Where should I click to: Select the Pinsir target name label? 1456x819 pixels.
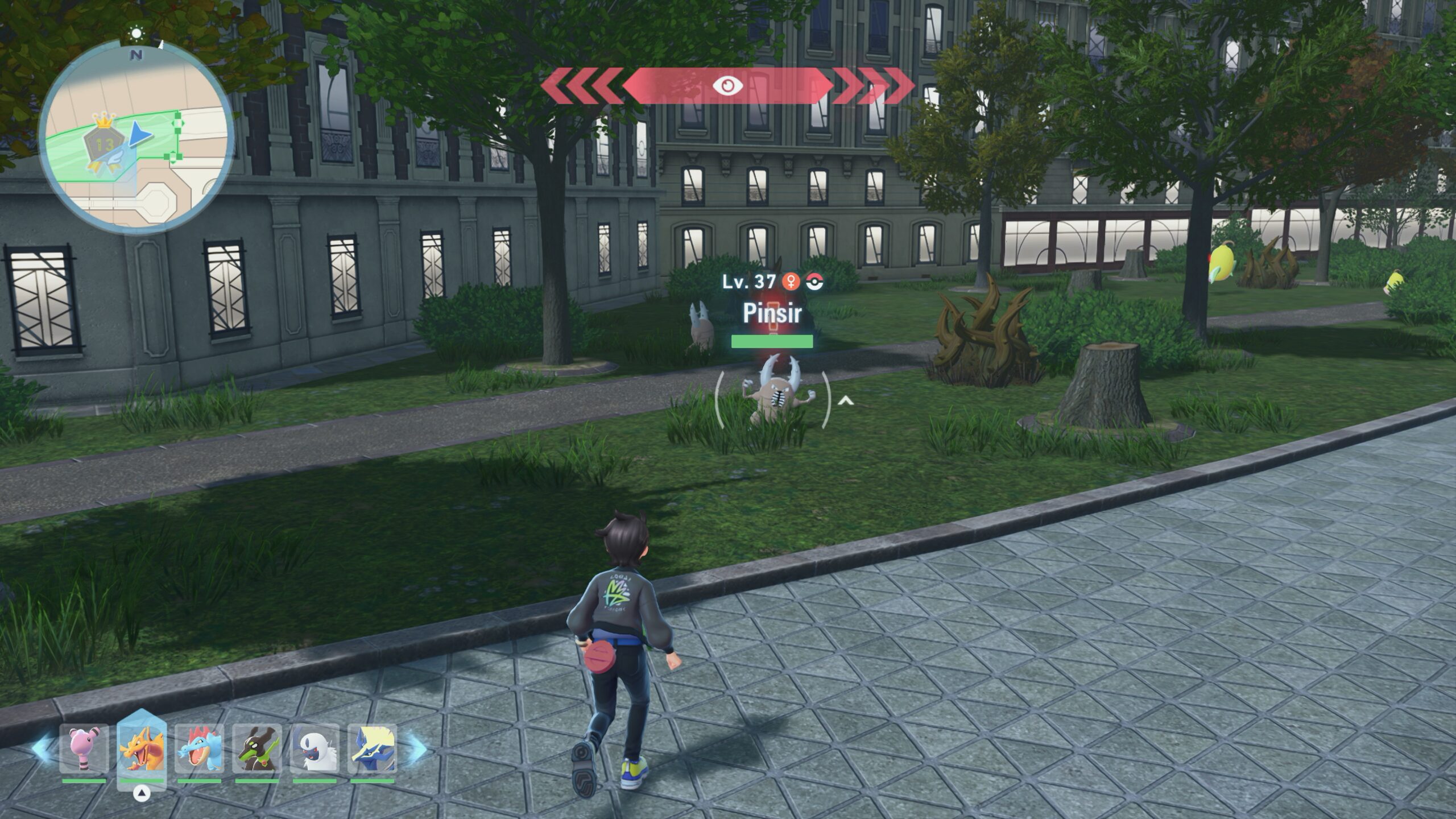tap(772, 313)
